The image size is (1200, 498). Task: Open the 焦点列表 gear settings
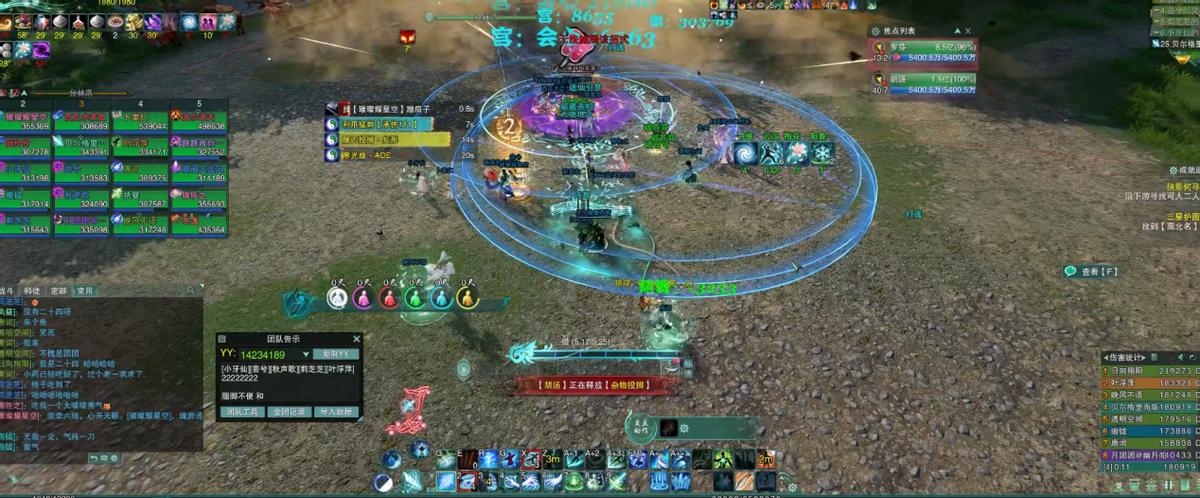(x=876, y=31)
